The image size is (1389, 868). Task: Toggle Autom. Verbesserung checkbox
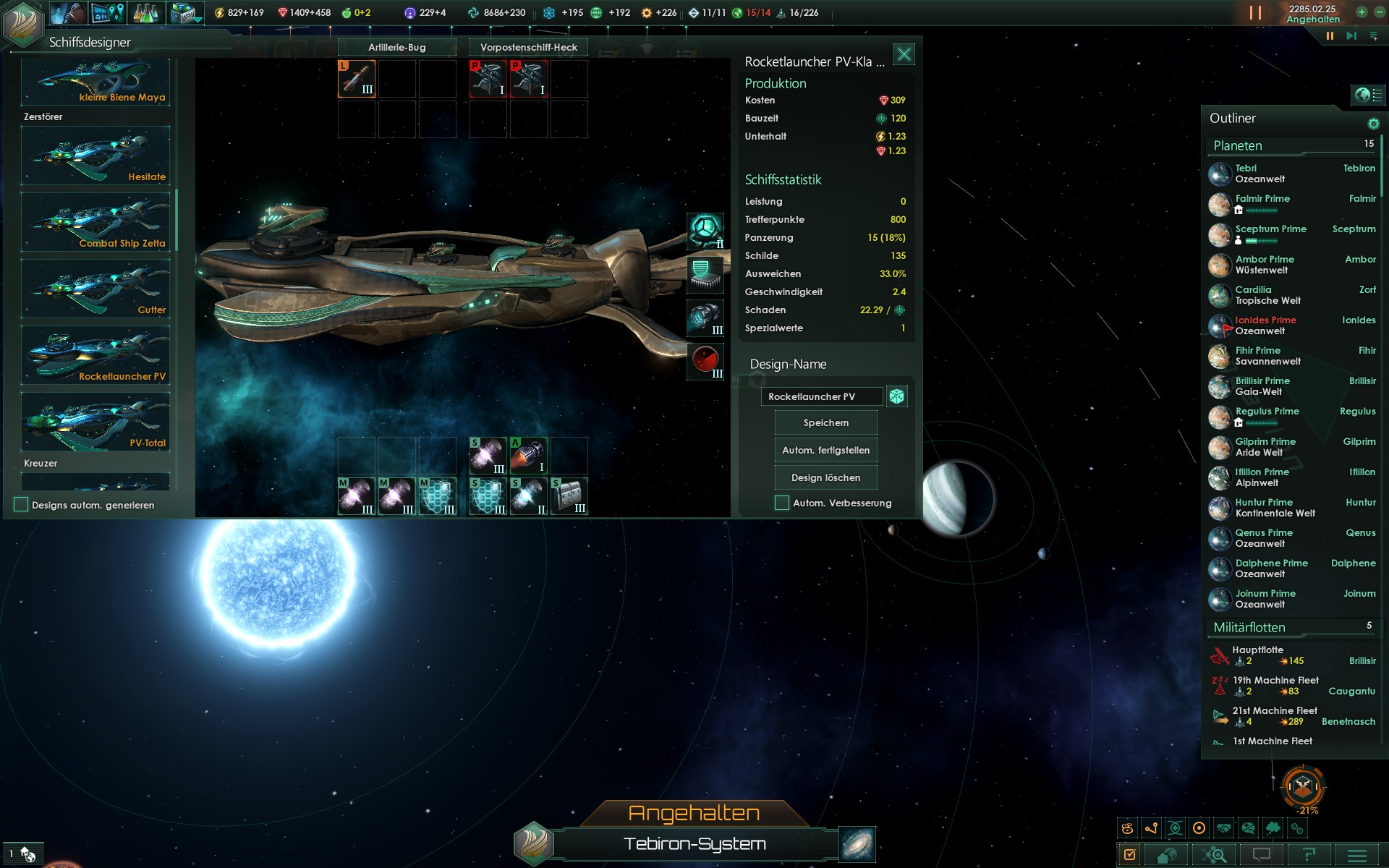pyautogui.click(x=782, y=503)
